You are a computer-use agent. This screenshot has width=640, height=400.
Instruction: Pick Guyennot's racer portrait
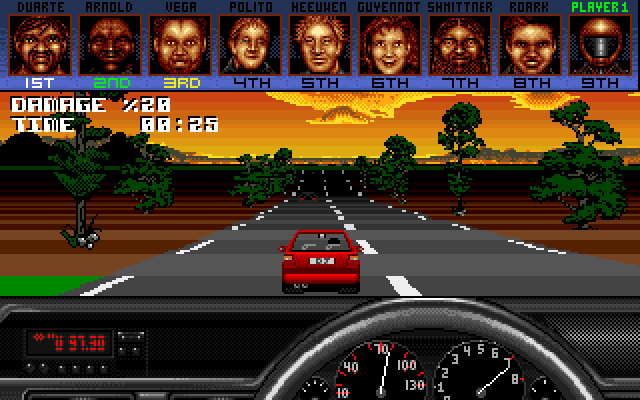(389, 44)
